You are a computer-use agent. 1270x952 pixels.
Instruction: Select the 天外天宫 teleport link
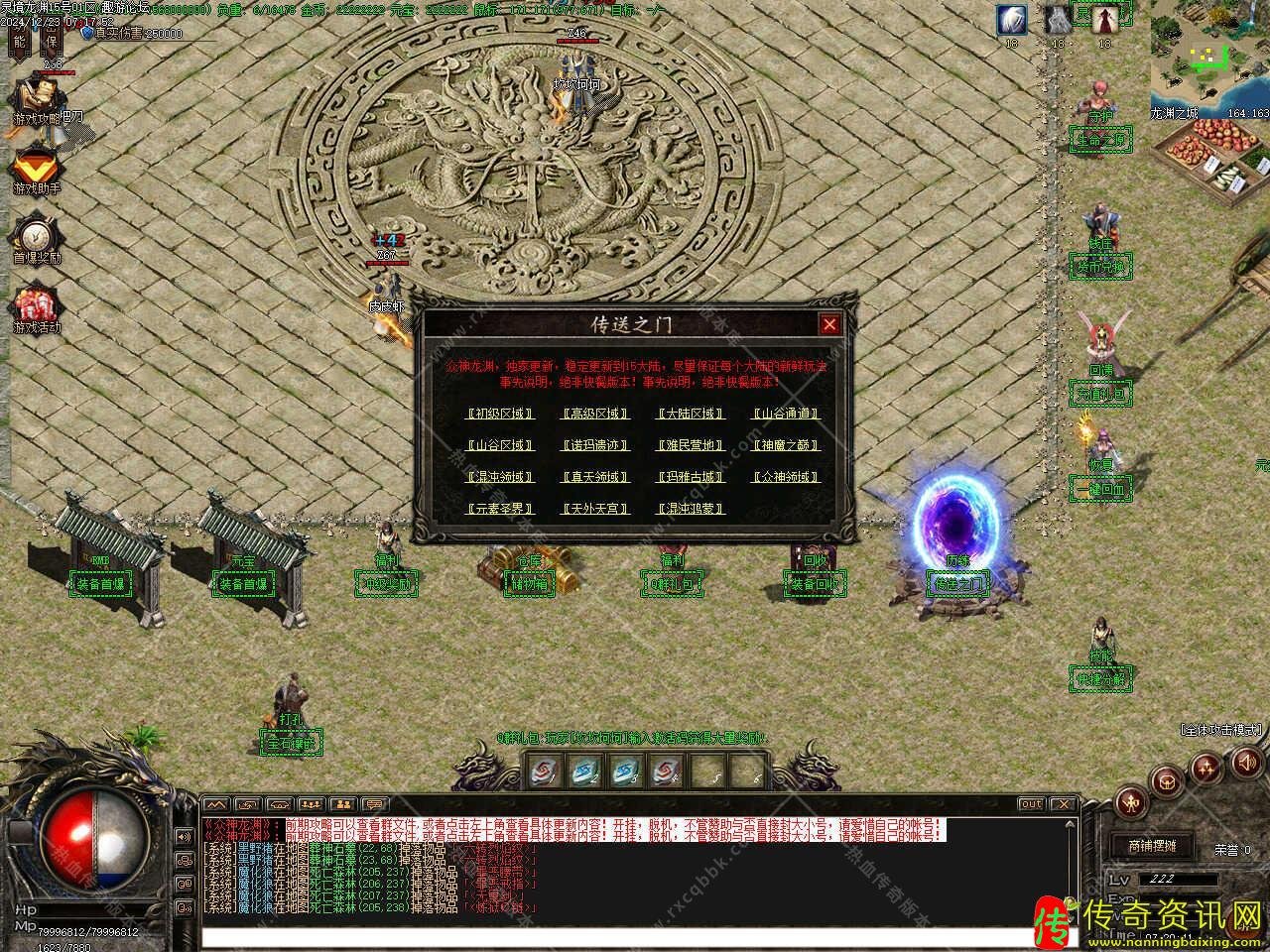[x=595, y=509]
